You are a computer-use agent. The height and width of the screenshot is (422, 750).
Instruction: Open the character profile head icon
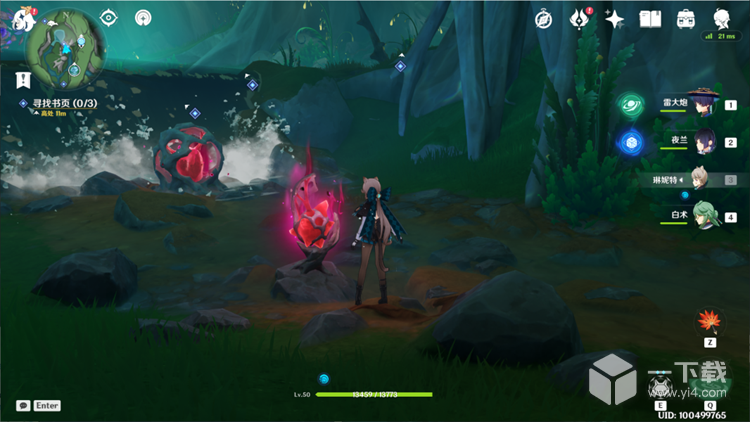pos(721,19)
